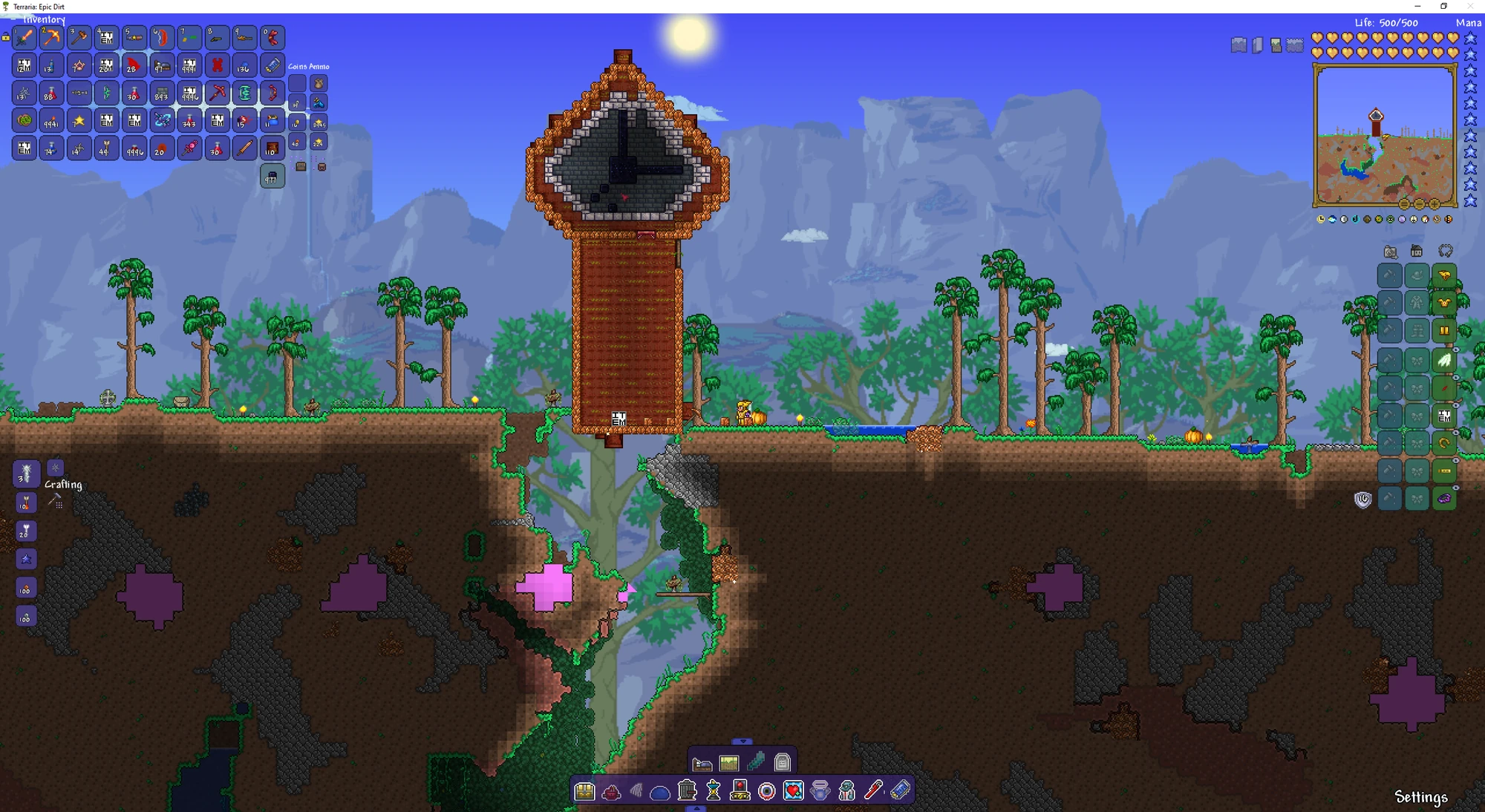
Task: Toggle visibility of the wings accessory slot
Action: 1455,350
